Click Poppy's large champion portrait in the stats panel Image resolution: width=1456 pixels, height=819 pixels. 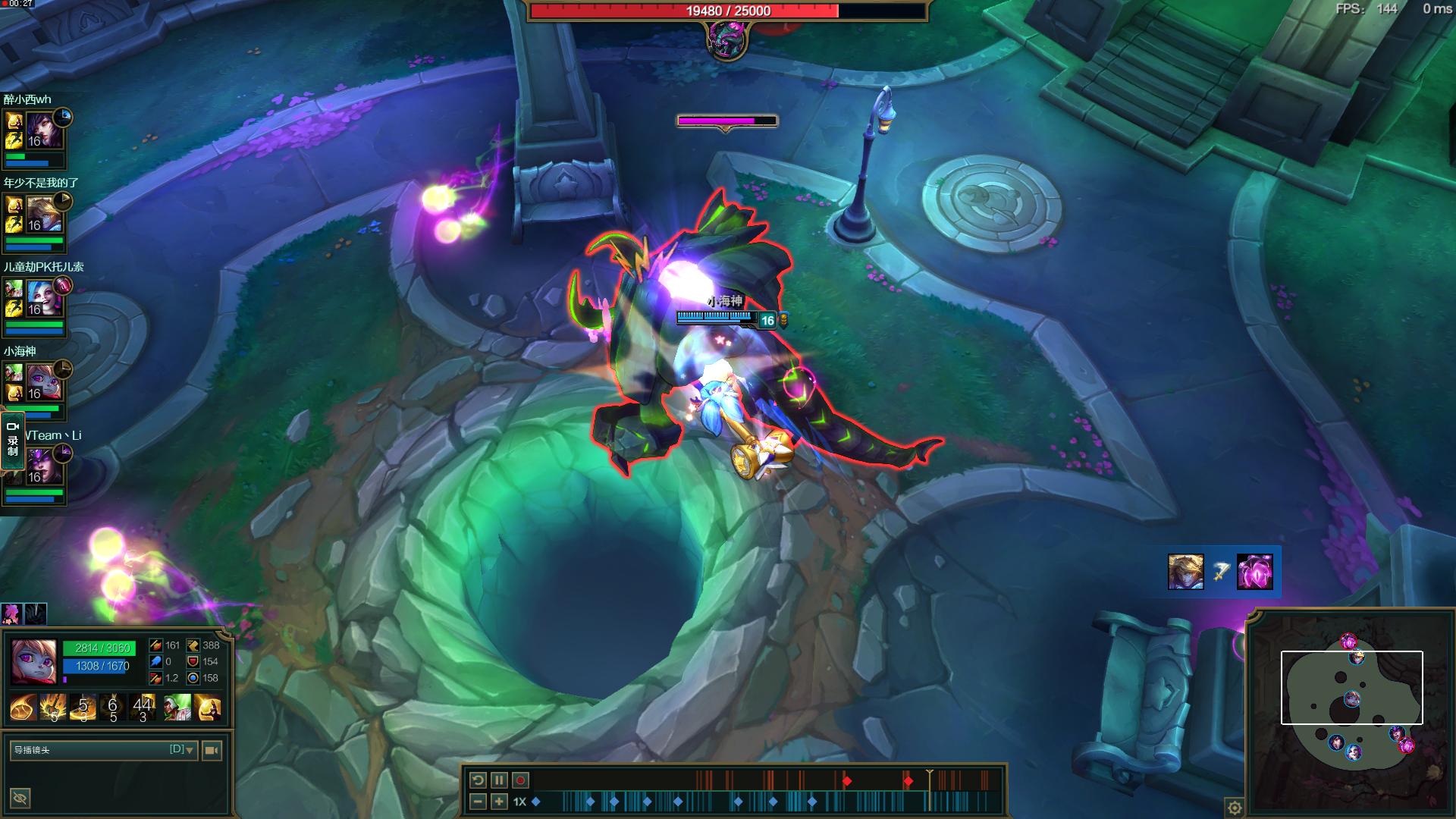[34, 660]
